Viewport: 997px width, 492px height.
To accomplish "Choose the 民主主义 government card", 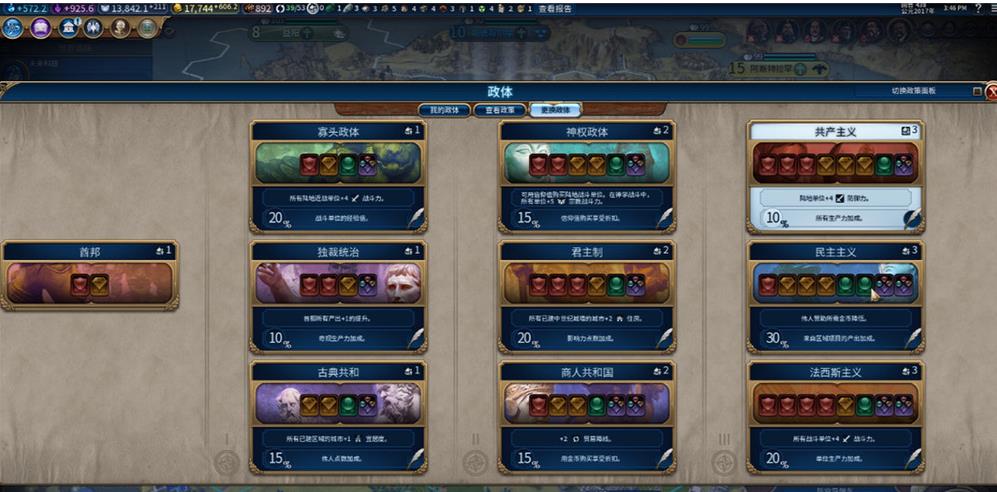I will (835, 252).
